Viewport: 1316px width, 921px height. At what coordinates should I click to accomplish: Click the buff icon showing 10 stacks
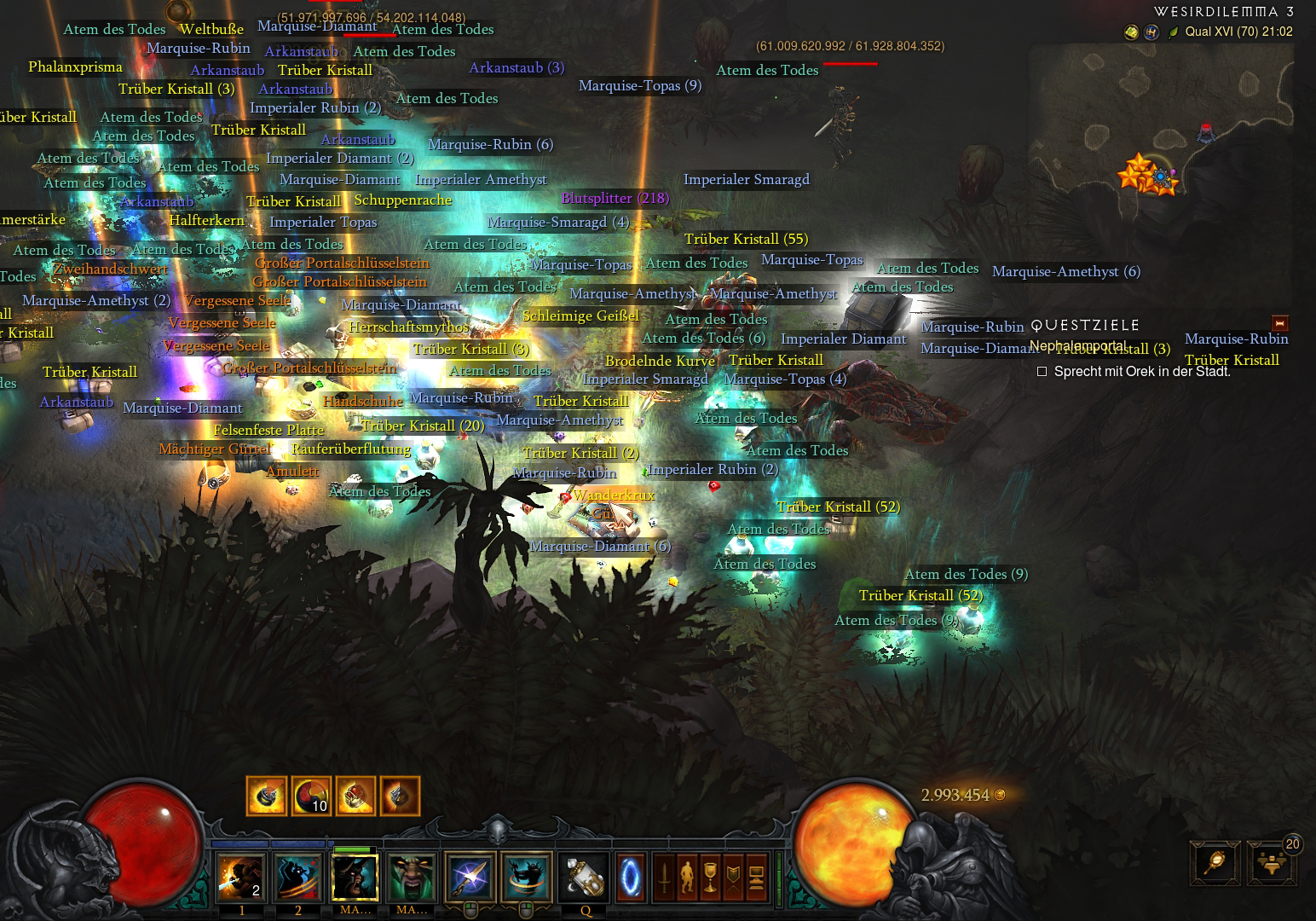click(x=311, y=796)
